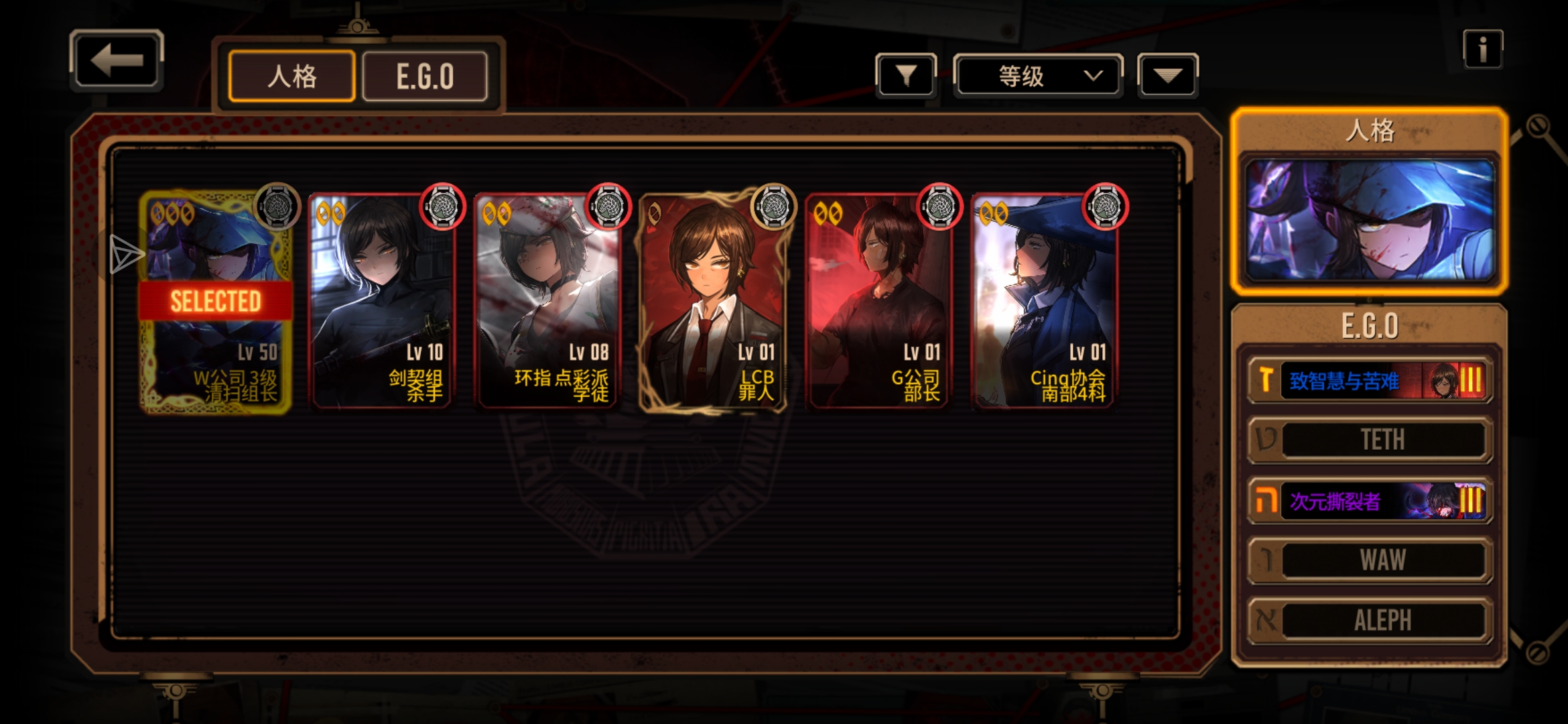
Task: Select the empty WAW E.G.O slot
Action: tap(1370, 560)
